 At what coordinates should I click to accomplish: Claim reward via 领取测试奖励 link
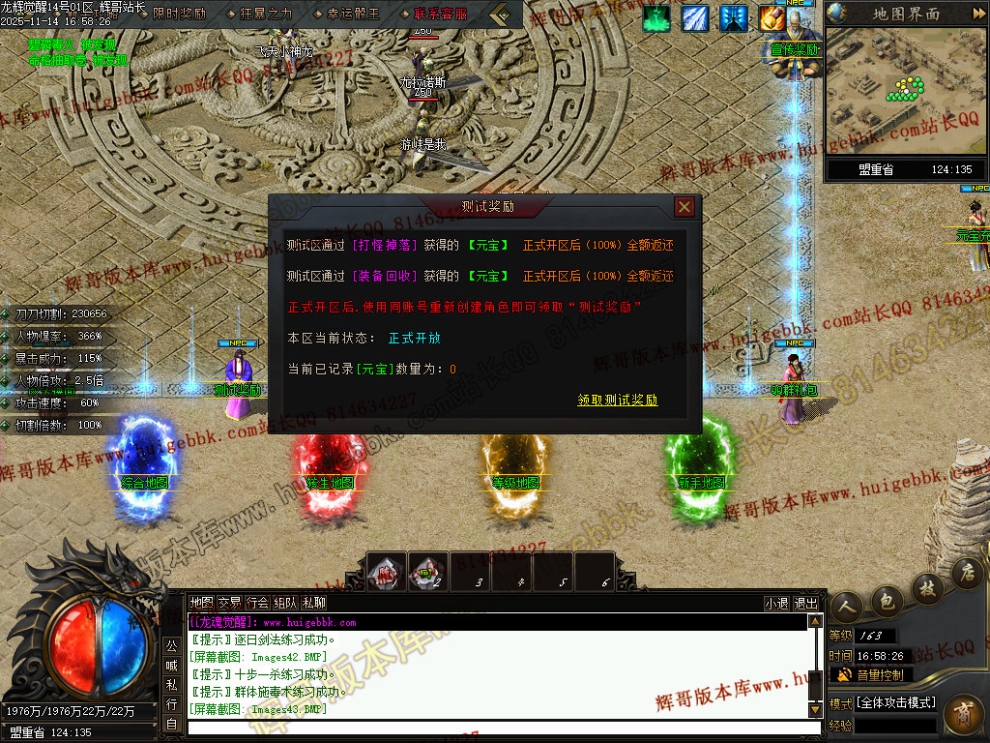coord(617,400)
